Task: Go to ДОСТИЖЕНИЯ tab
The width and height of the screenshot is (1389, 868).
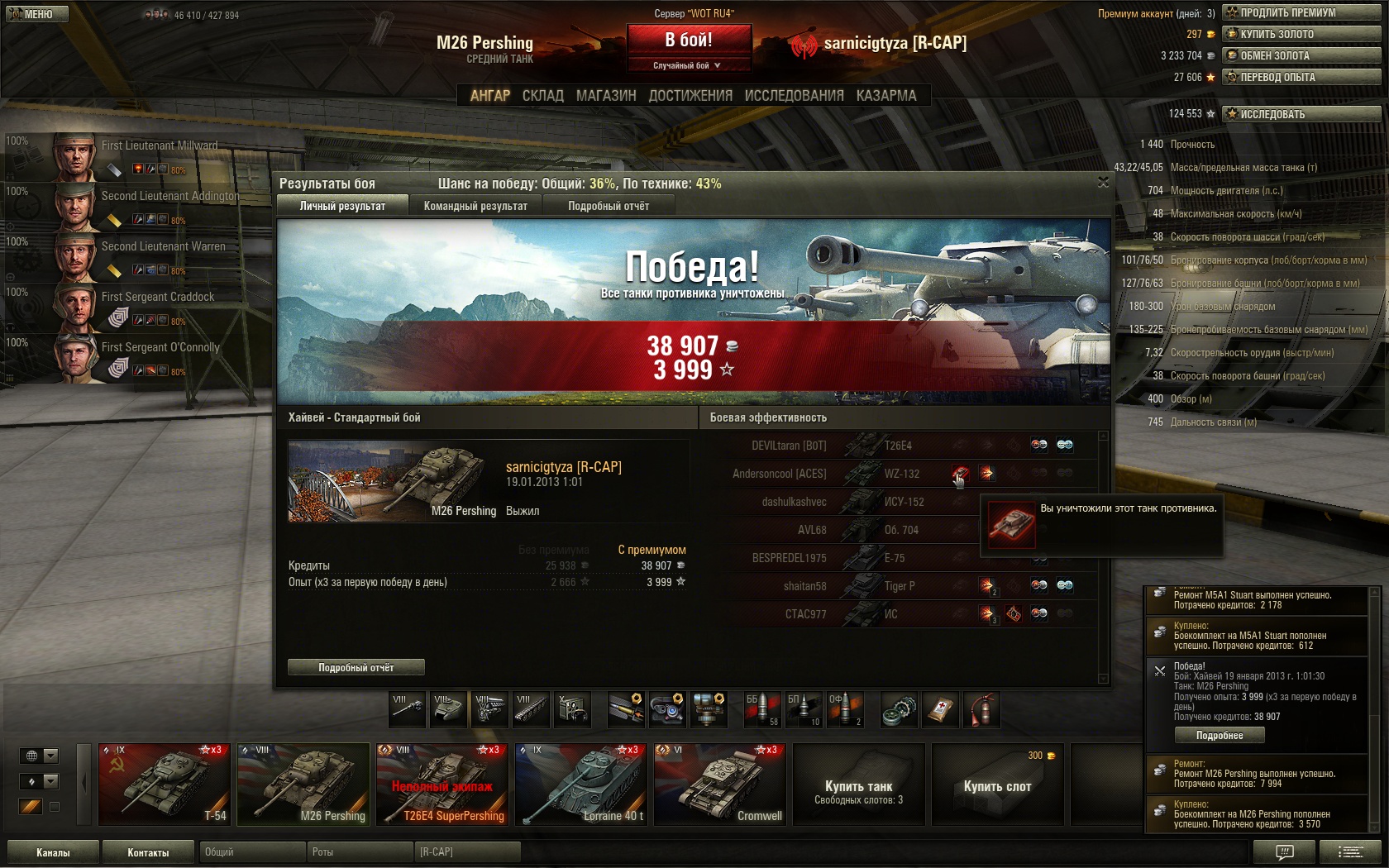Action: (690, 96)
